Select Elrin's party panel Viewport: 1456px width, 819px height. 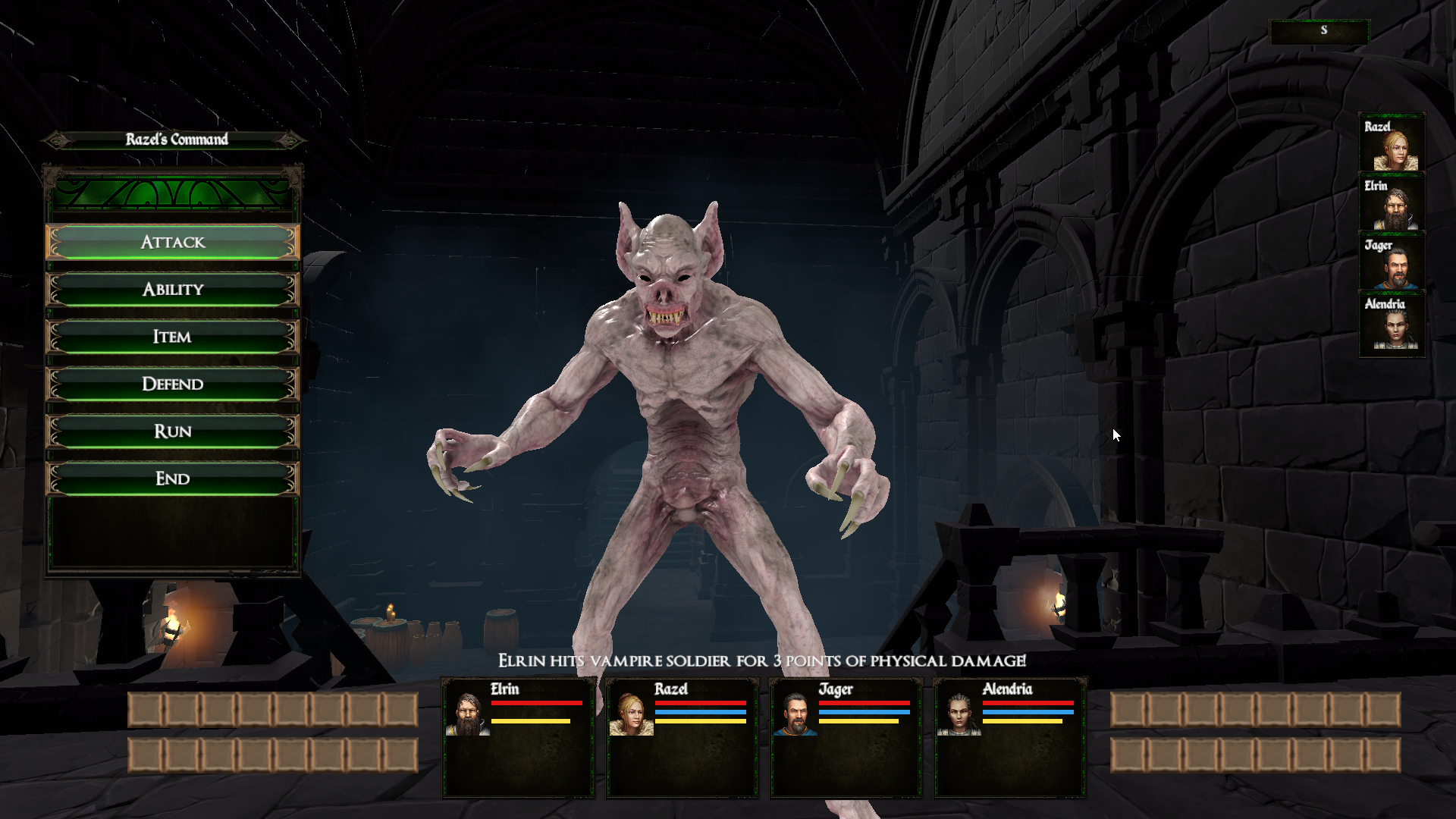point(519,737)
